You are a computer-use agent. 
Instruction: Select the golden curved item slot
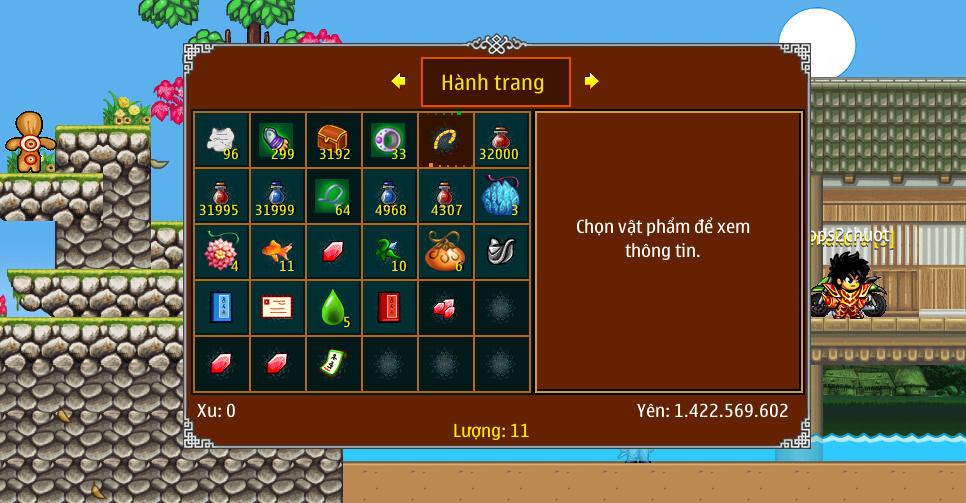pos(446,139)
